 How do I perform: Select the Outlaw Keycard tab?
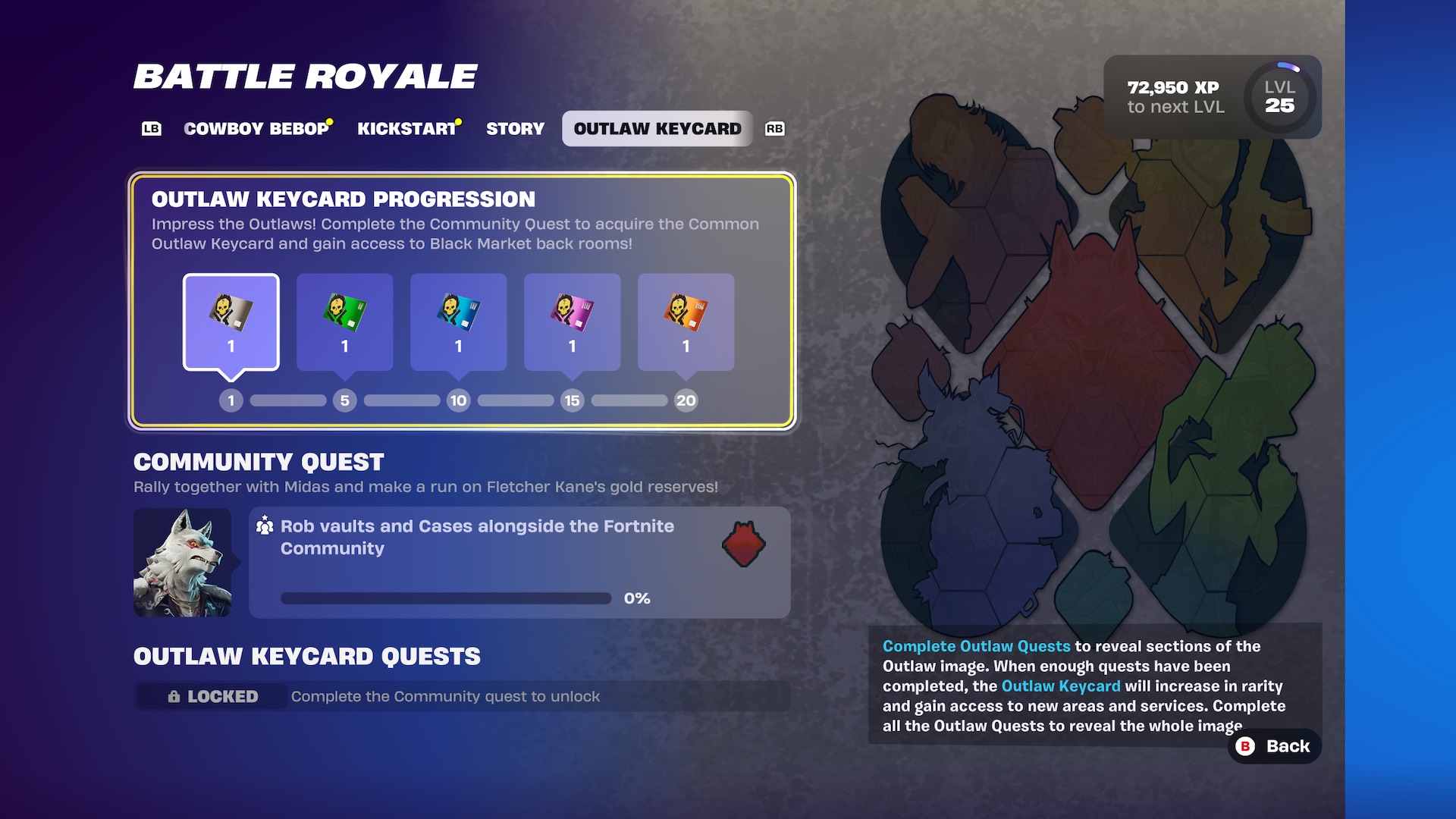[657, 128]
